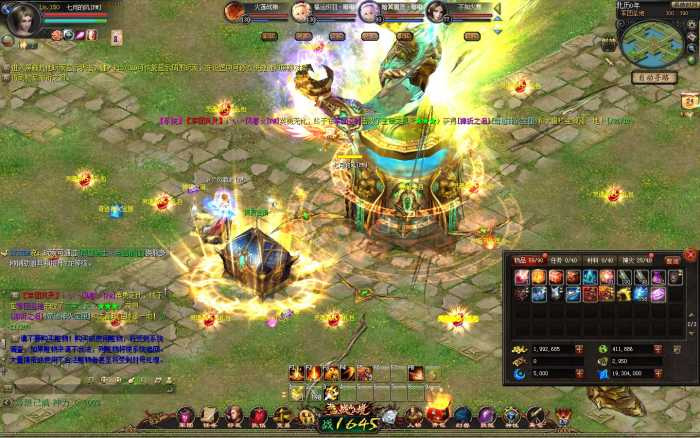Switch to the 物品 items tab
The height and width of the screenshot is (438, 700).
coord(528,260)
